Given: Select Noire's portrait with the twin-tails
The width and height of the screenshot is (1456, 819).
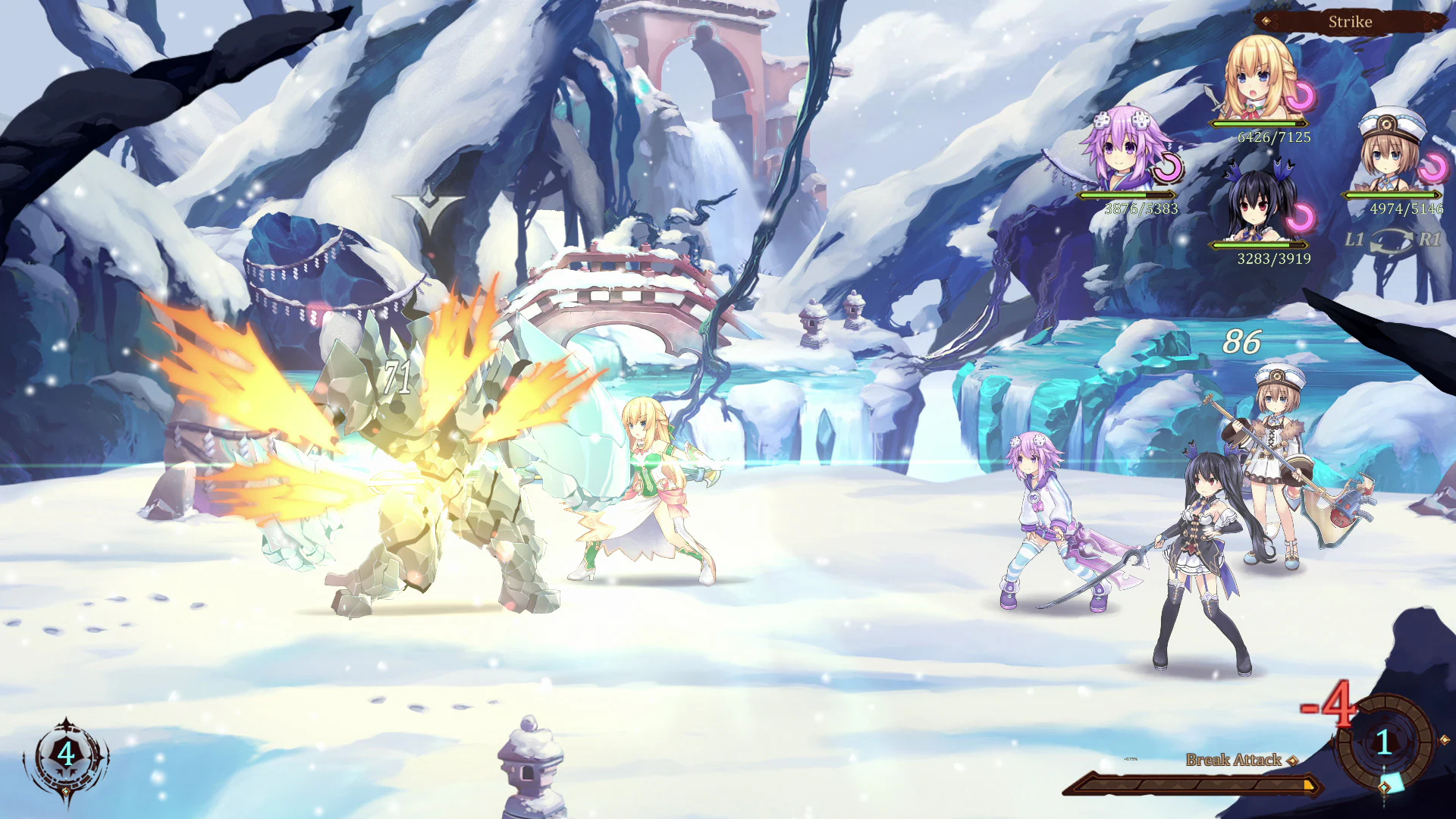Looking at the screenshot, I should pyautogui.click(x=1254, y=207).
